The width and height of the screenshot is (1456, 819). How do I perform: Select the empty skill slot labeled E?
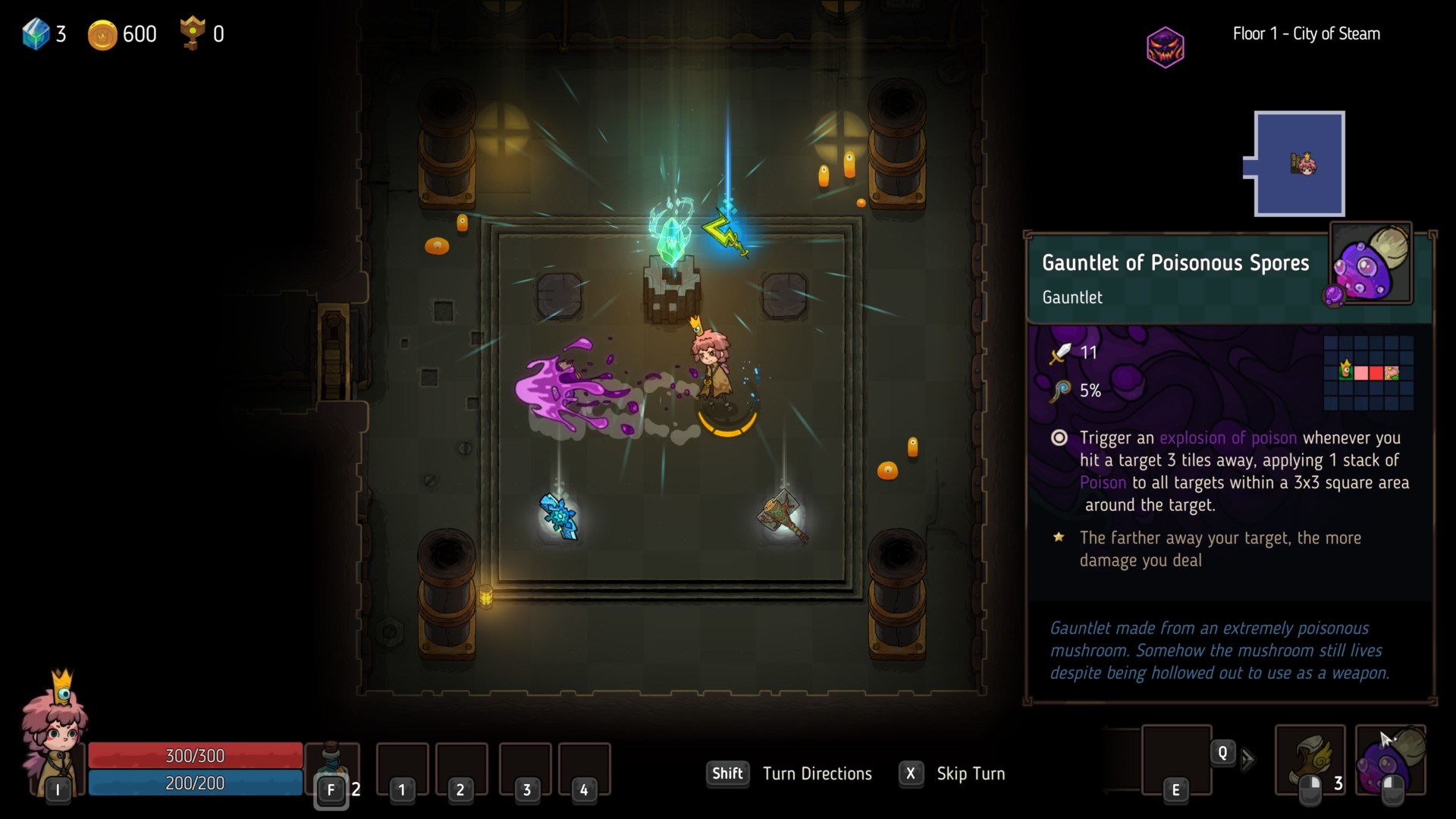[1176, 760]
